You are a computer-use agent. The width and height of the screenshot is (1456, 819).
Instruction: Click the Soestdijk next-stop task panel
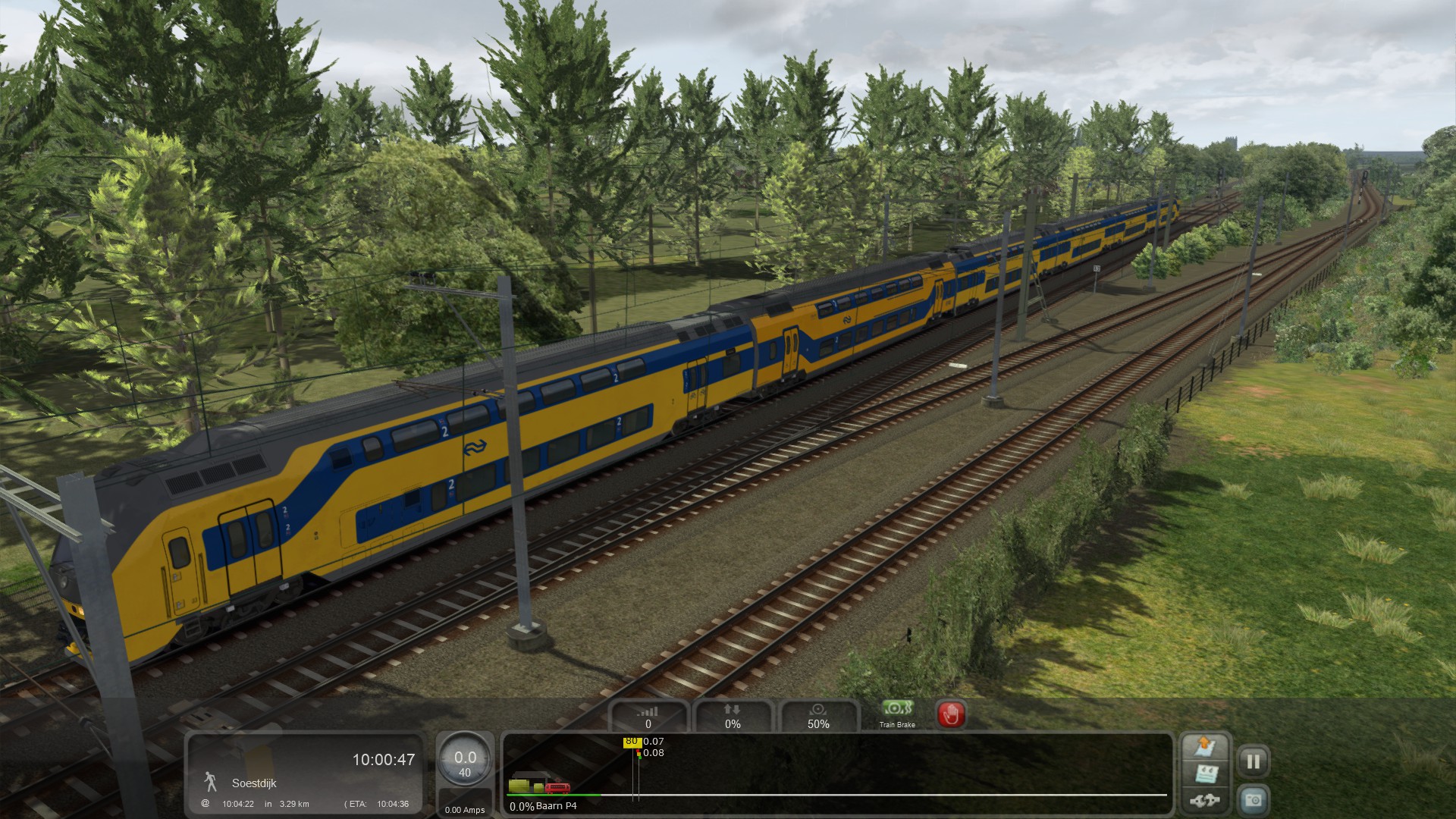(305, 773)
